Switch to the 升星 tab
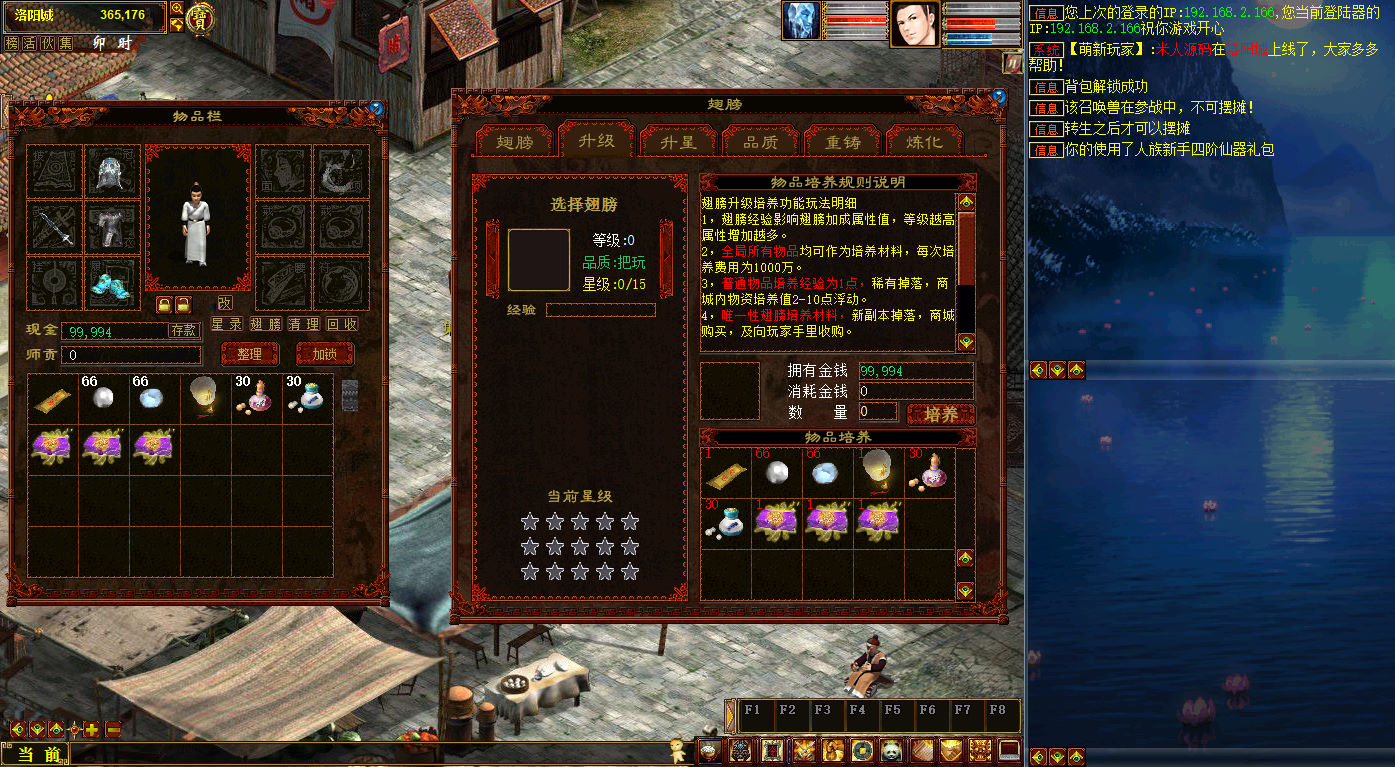Image resolution: width=1395 pixels, height=767 pixels. coord(679,141)
